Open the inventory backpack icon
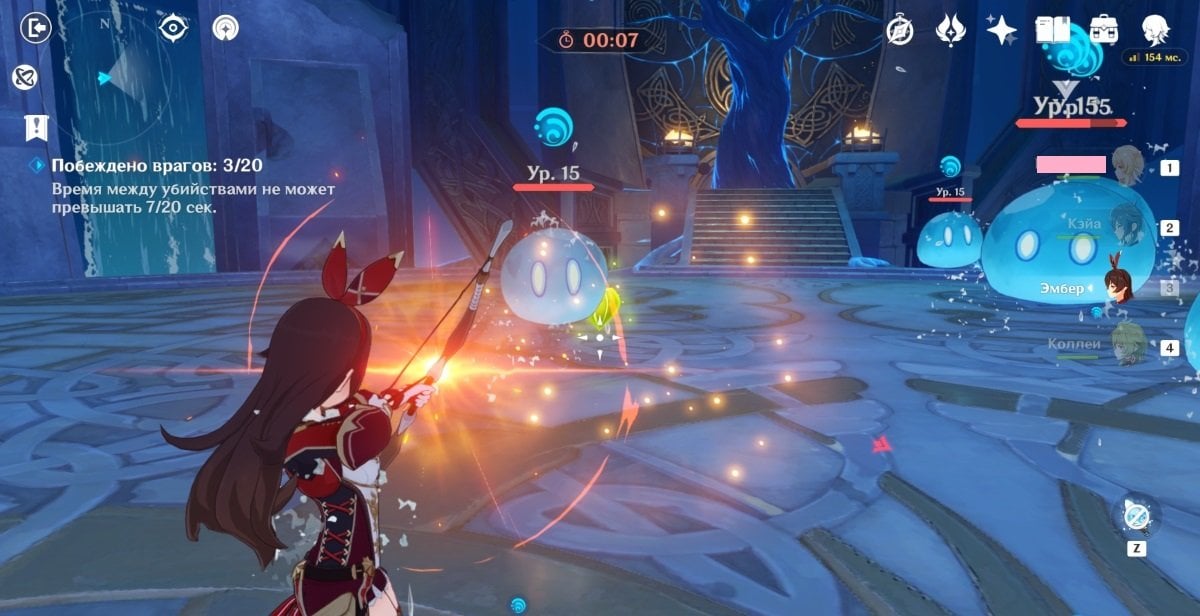This screenshot has height=616, width=1200. [1104, 29]
